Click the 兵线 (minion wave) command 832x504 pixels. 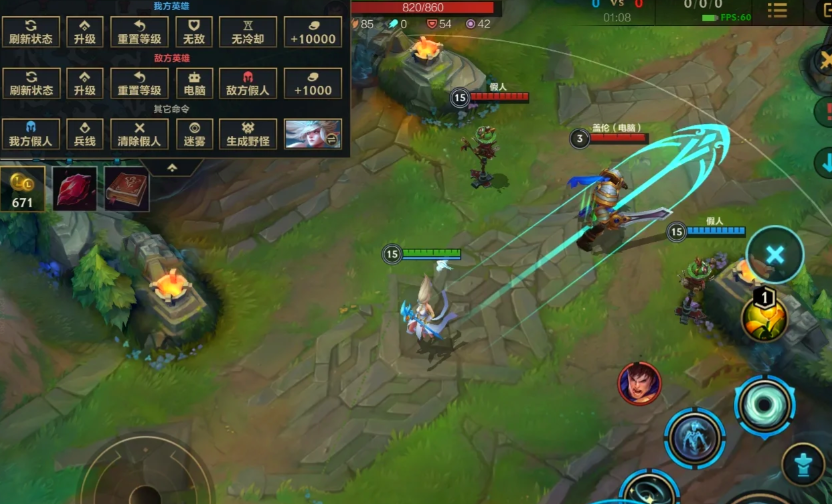pyautogui.click(x=84, y=134)
